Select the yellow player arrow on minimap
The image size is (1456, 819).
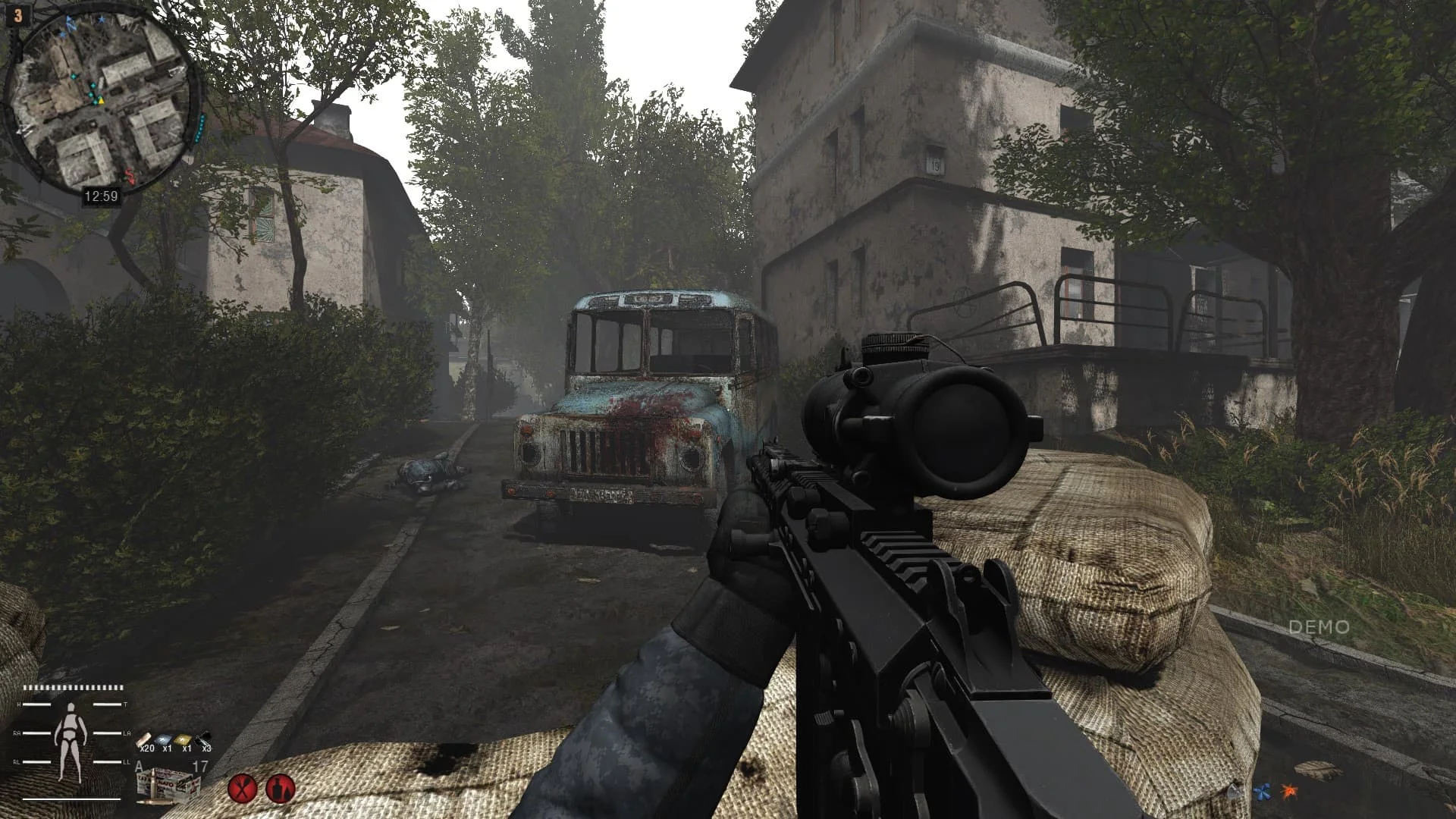coord(99,100)
